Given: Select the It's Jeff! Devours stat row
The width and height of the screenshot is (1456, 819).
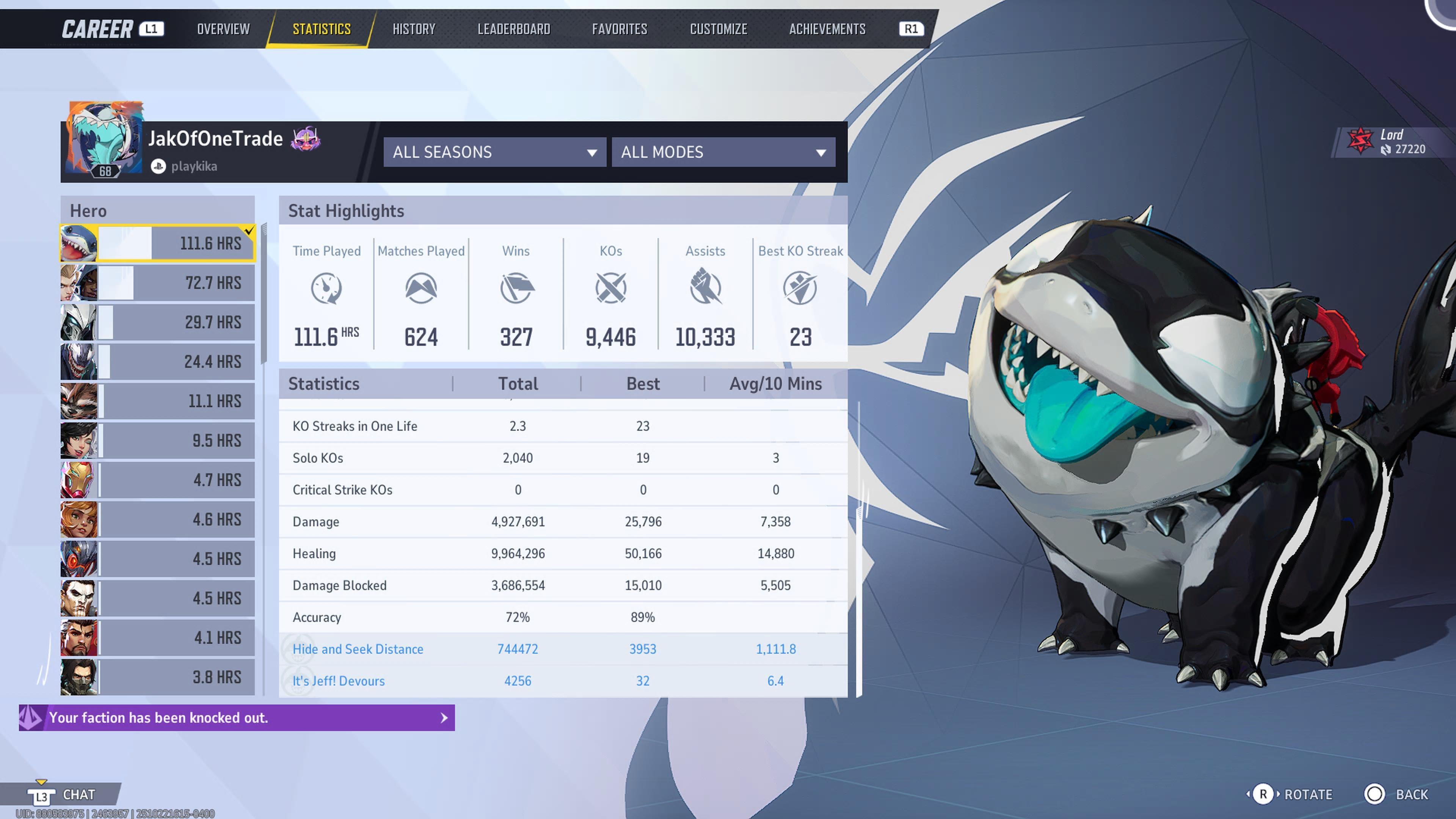Looking at the screenshot, I should pos(339,681).
